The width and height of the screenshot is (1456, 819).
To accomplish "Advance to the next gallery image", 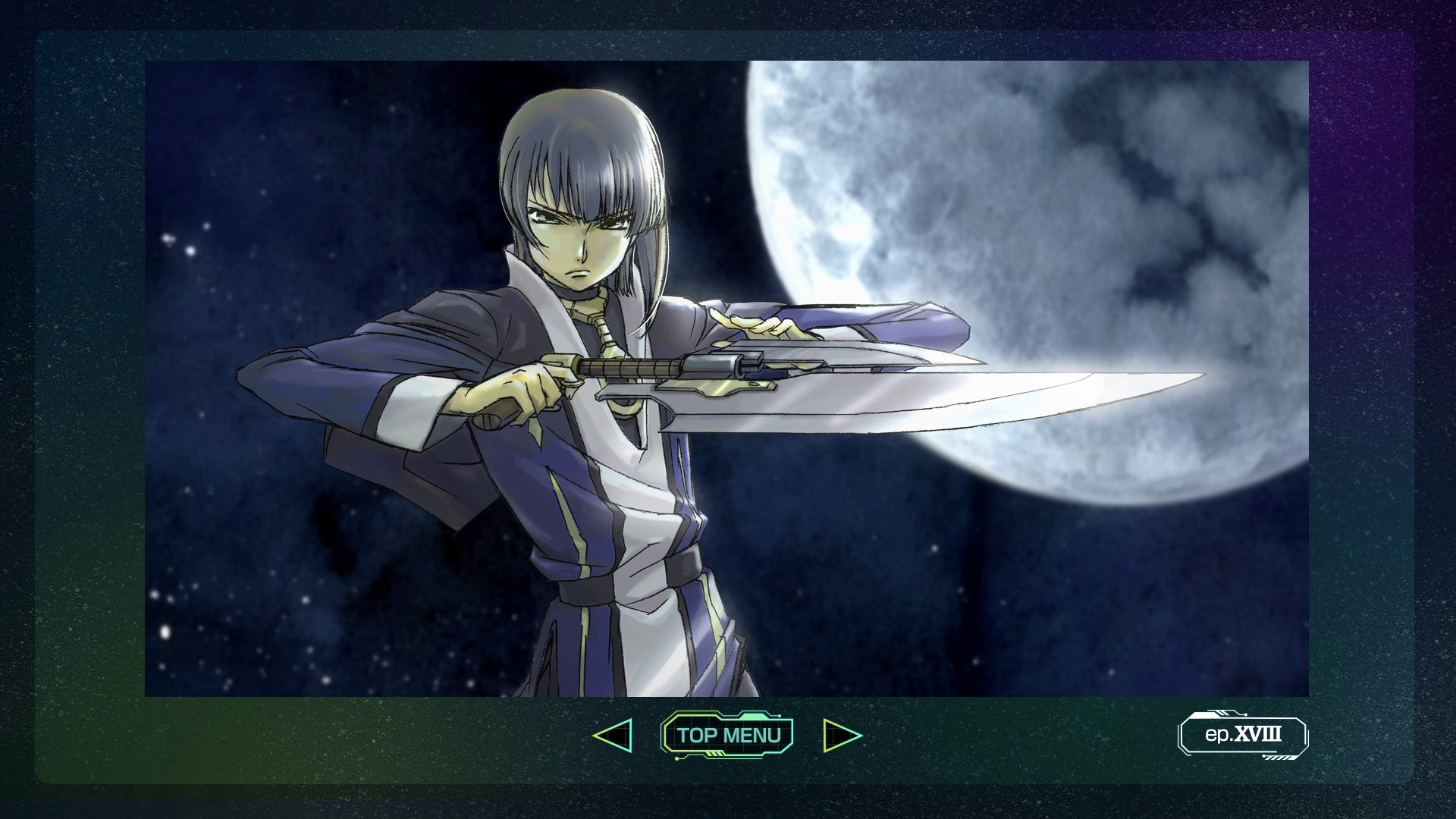I will (841, 736).
